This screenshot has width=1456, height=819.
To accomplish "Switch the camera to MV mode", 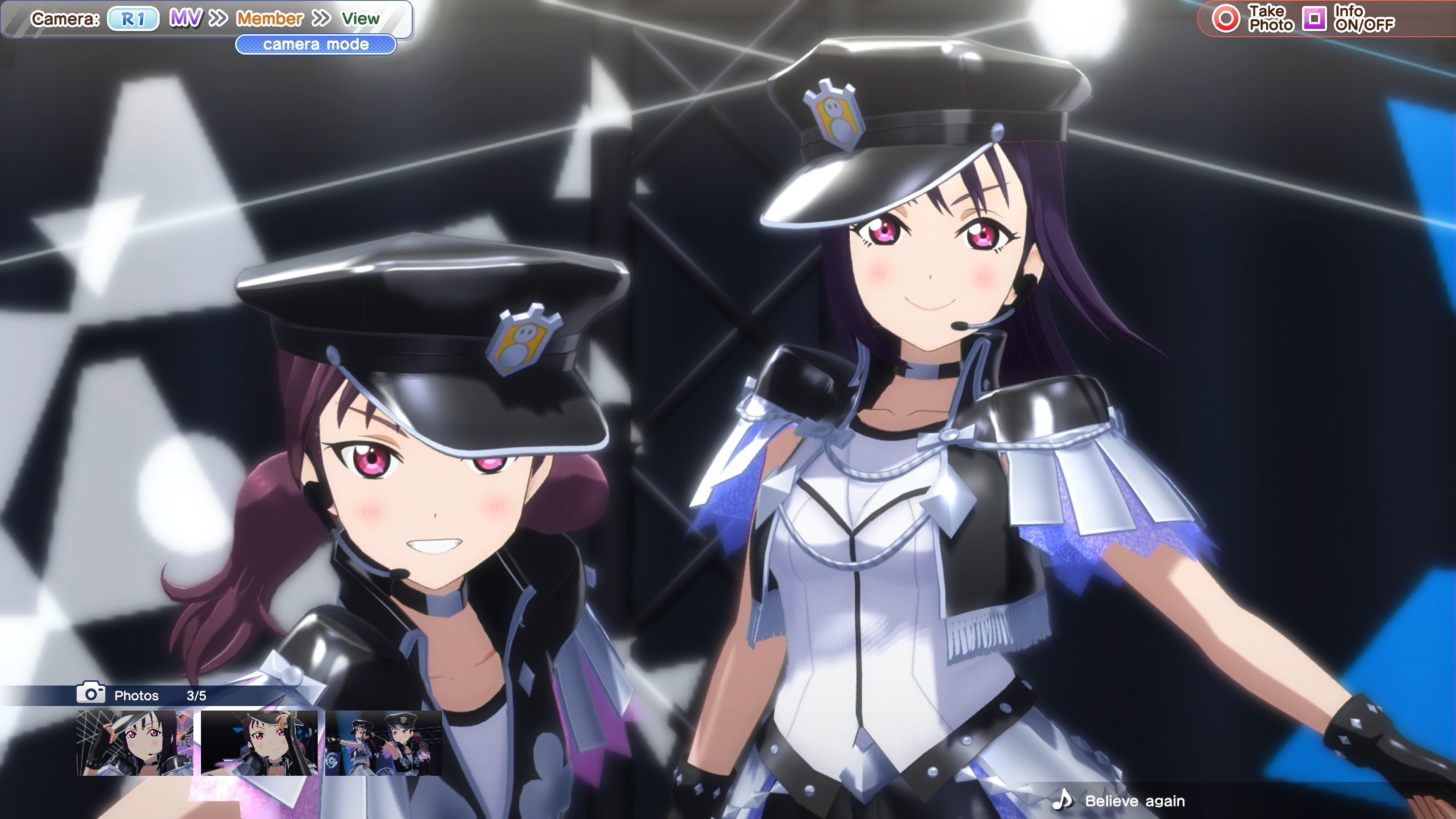I will [x=185, y=19].
